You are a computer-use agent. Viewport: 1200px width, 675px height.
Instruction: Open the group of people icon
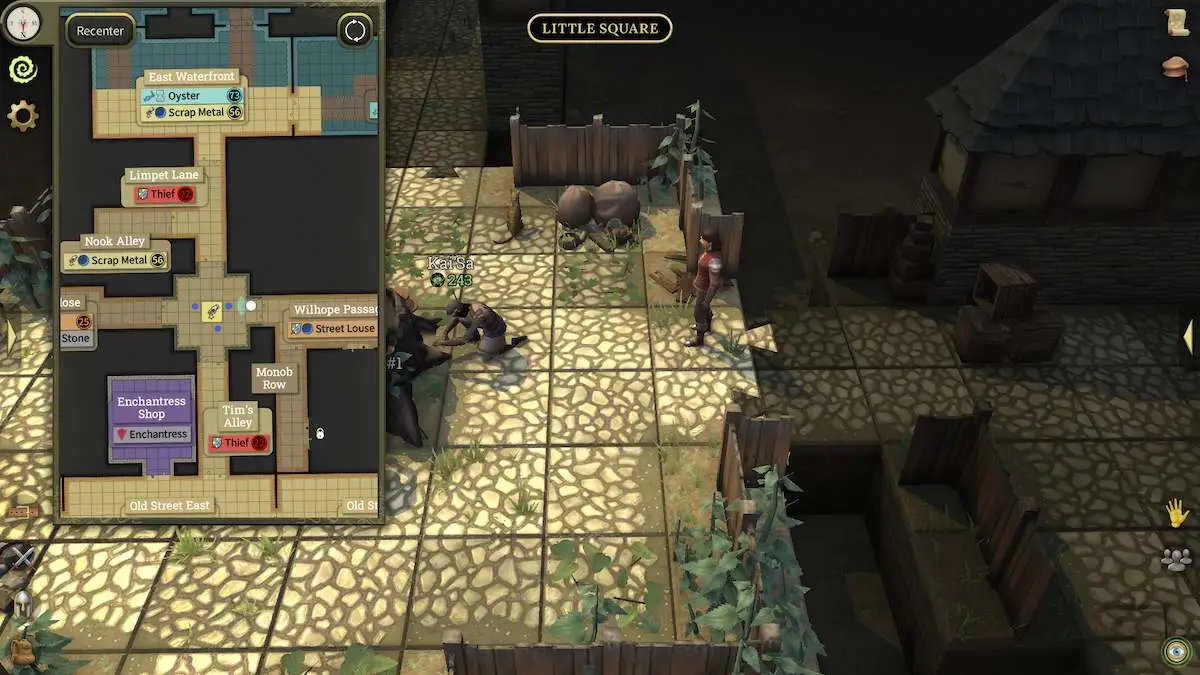(x=1177, y=560)
